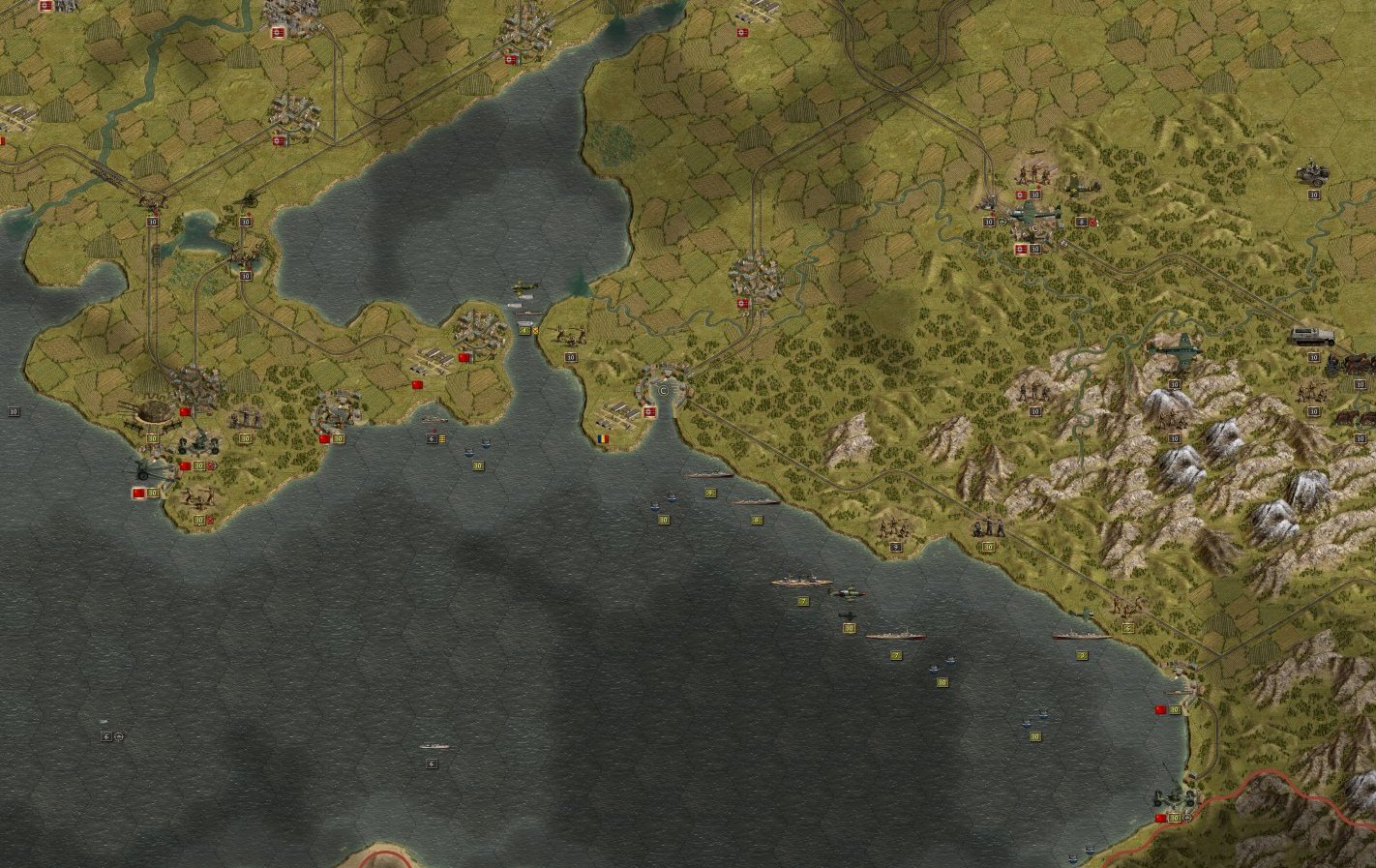1376x868 pixels.
Task: Pick the circular coastal fortress unit
Action: 153,413
